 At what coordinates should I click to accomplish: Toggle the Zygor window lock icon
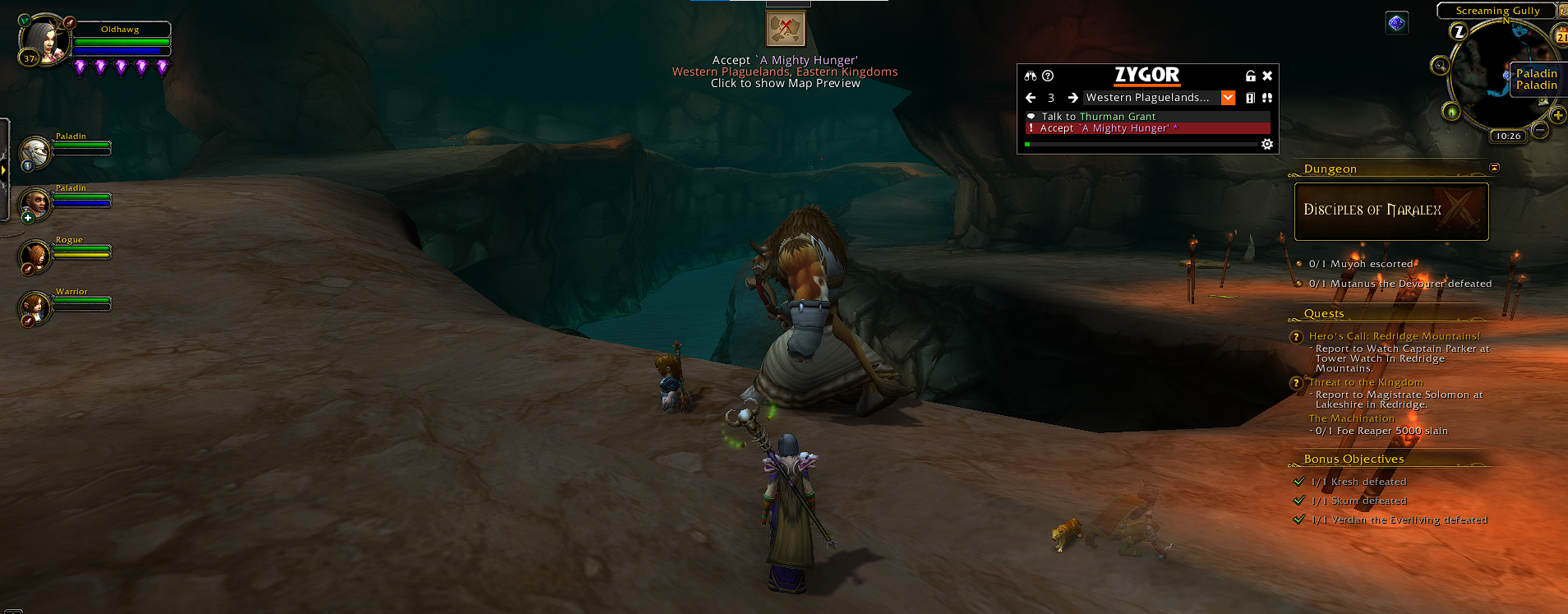(1250, 76)
